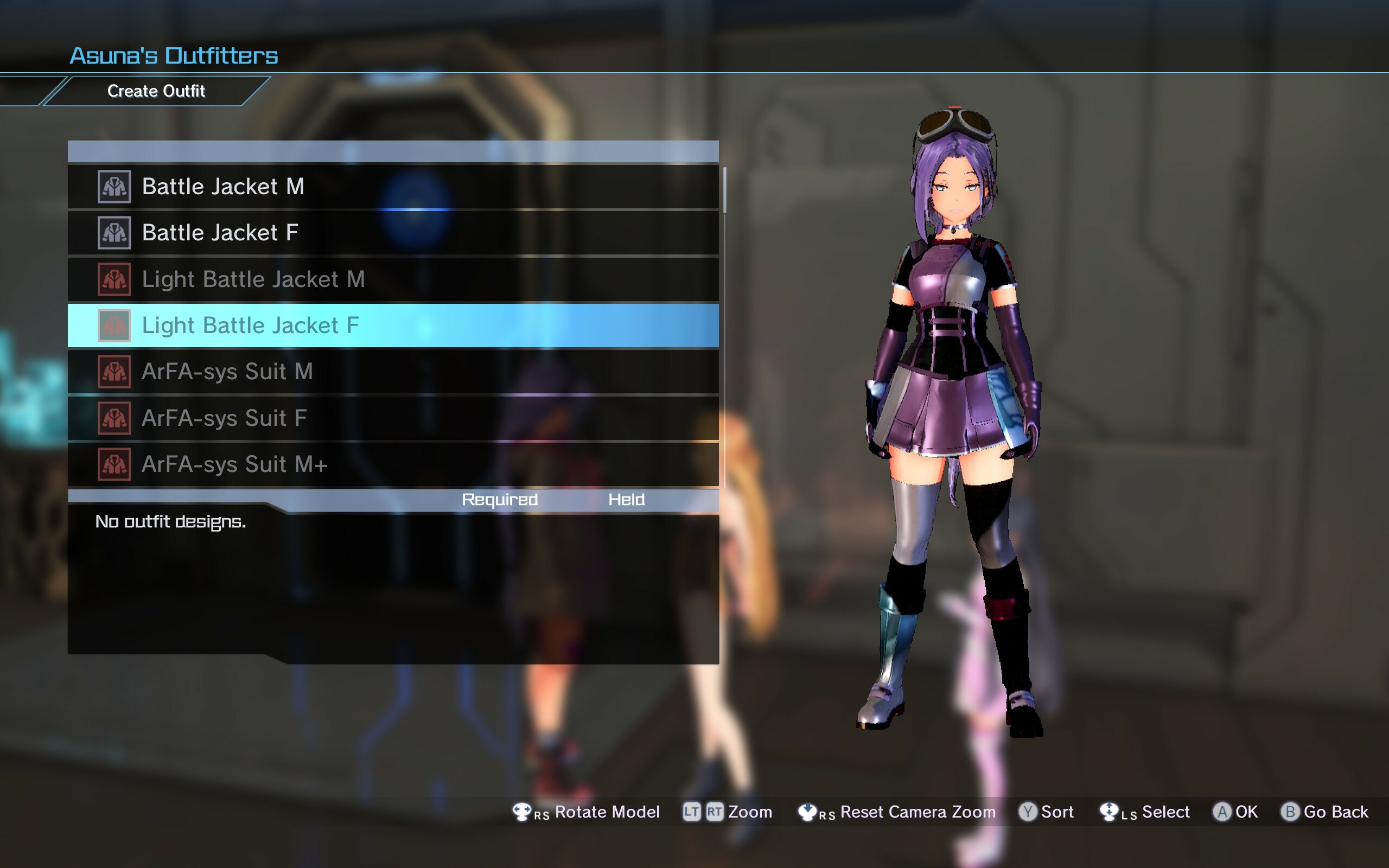The height and width of the screenshot is (868, 1389).
Task: Click the outfit list scrollbar
Action: [x=724, y=190]
